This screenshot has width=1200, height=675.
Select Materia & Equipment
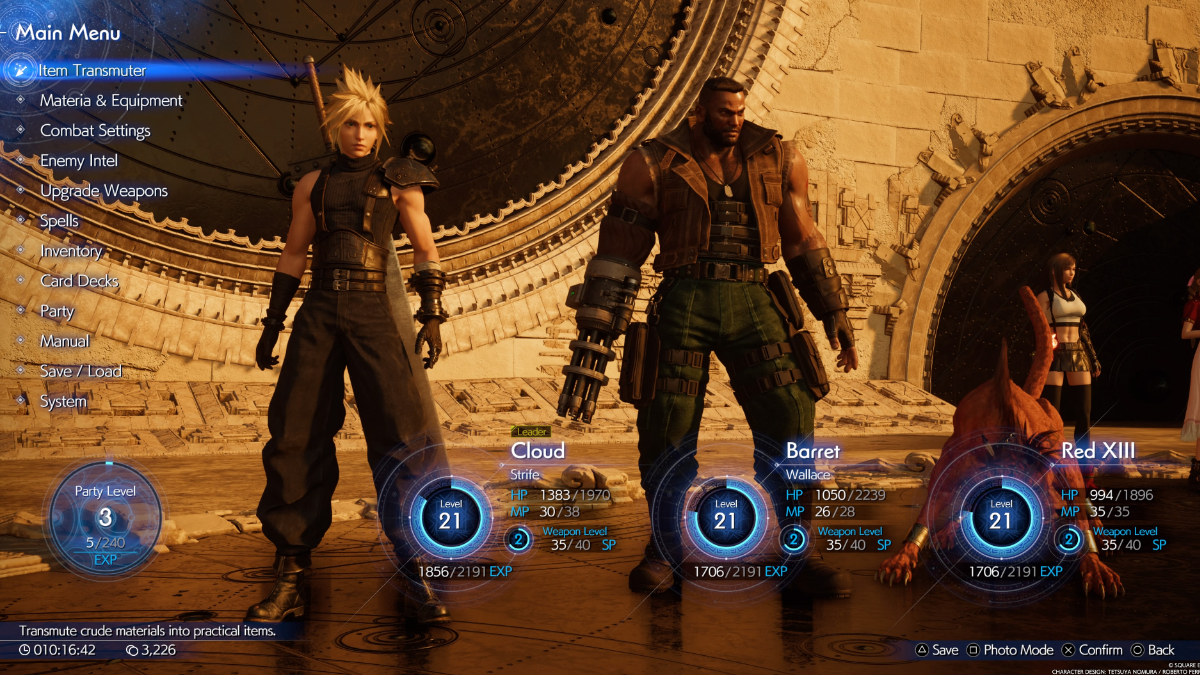[111, 101]
